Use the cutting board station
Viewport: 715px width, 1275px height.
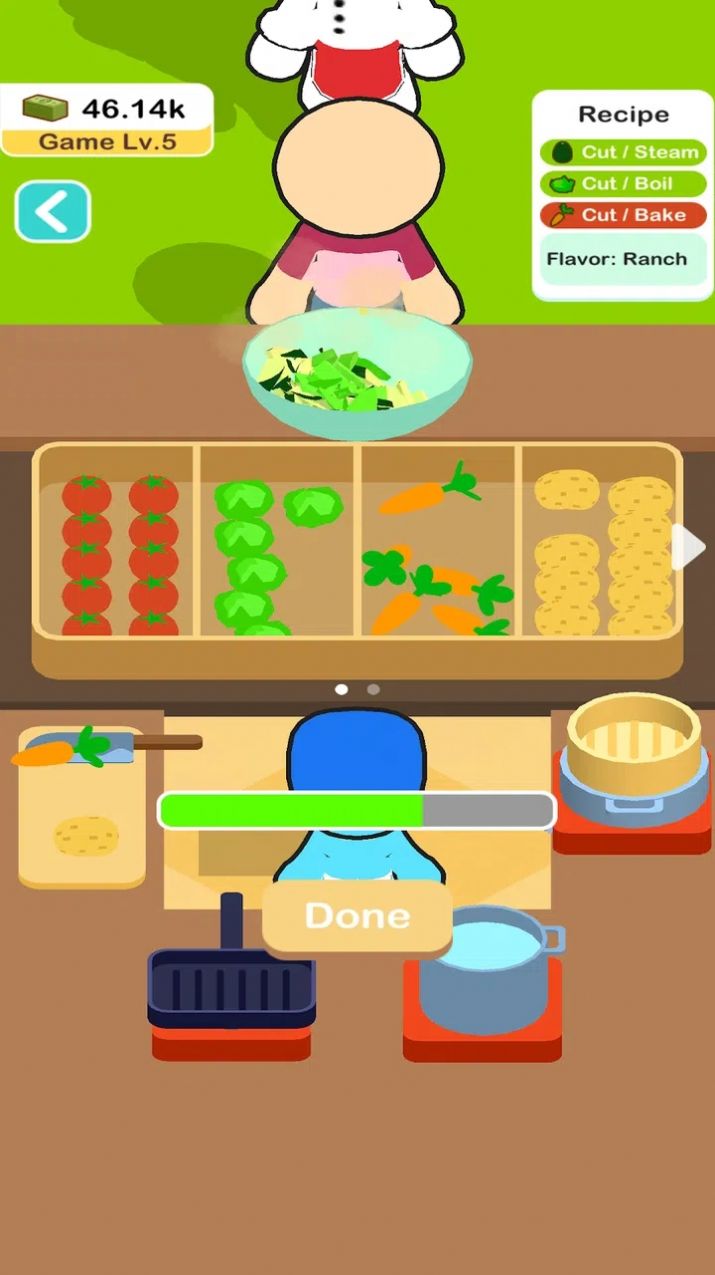(82, 806)
